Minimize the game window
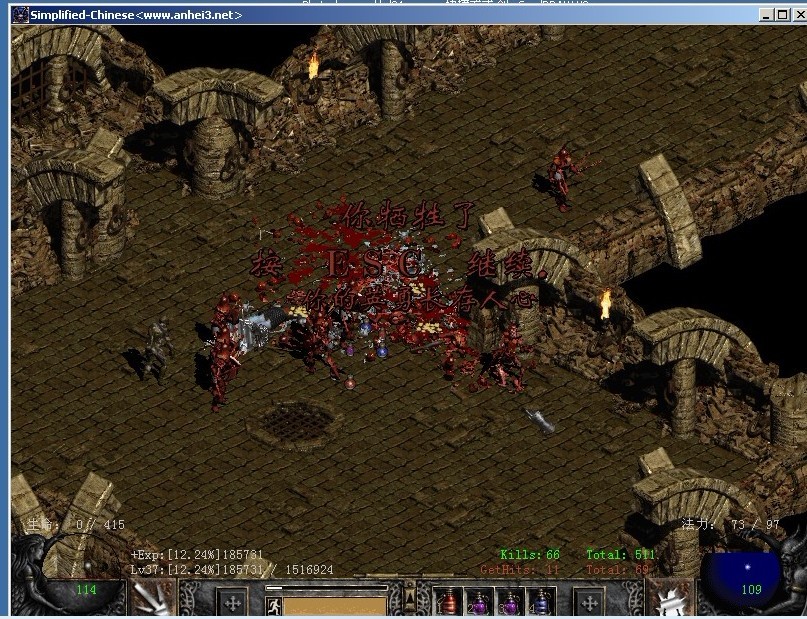The image size is (807, 619). coord(765,15)
